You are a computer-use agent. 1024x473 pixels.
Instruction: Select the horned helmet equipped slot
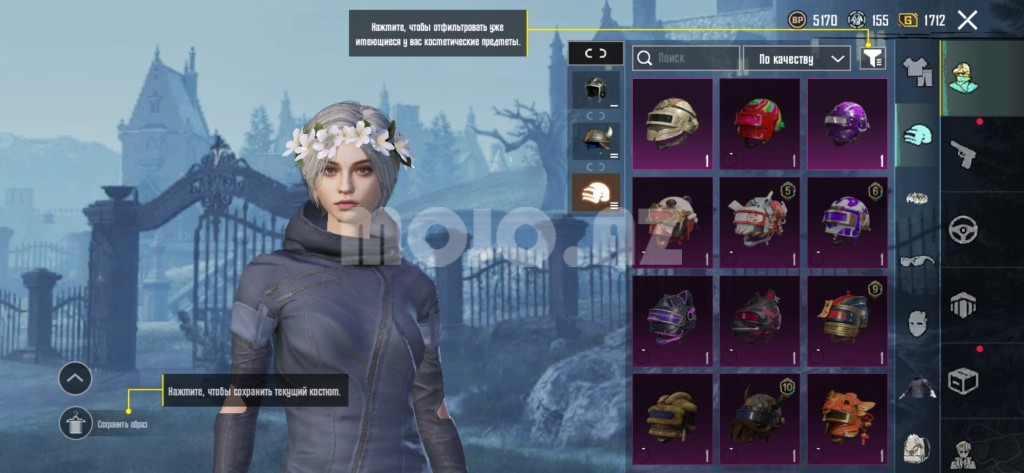(594, 140)
